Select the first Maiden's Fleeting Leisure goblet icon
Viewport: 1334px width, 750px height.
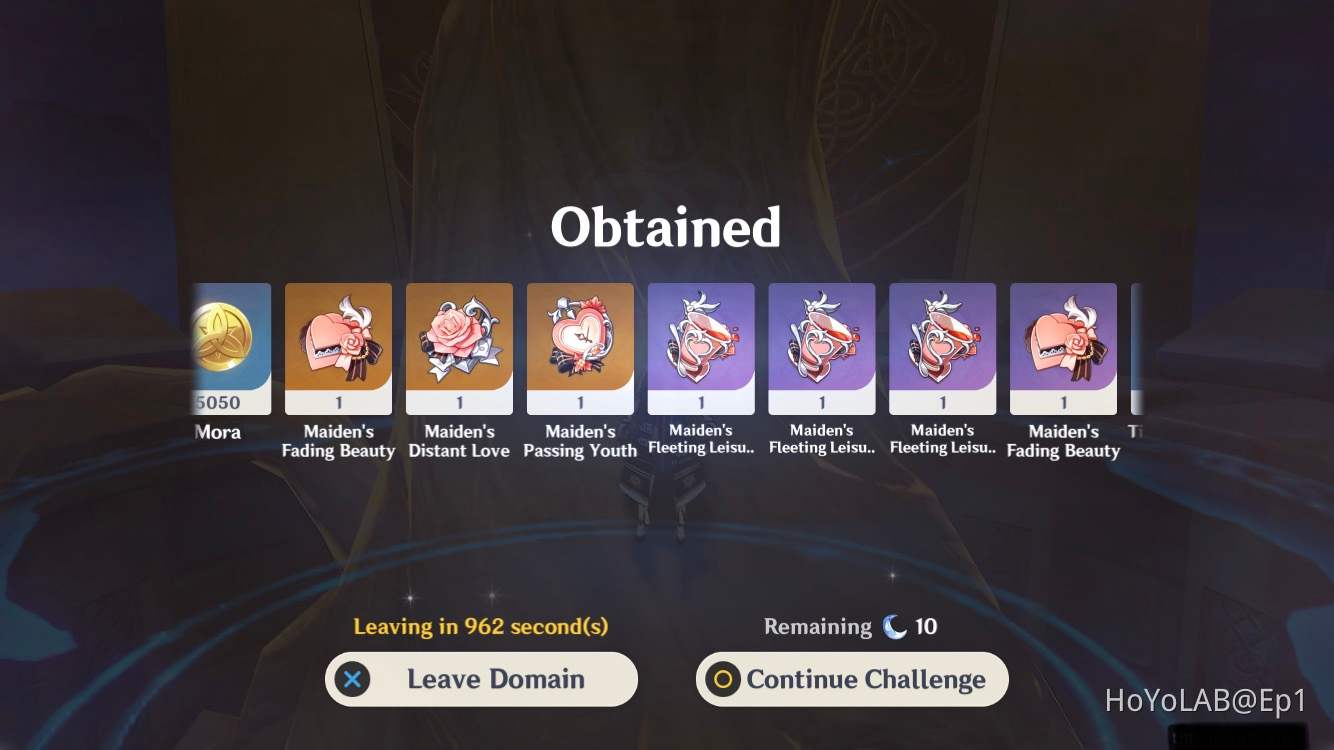coord(701,345)
